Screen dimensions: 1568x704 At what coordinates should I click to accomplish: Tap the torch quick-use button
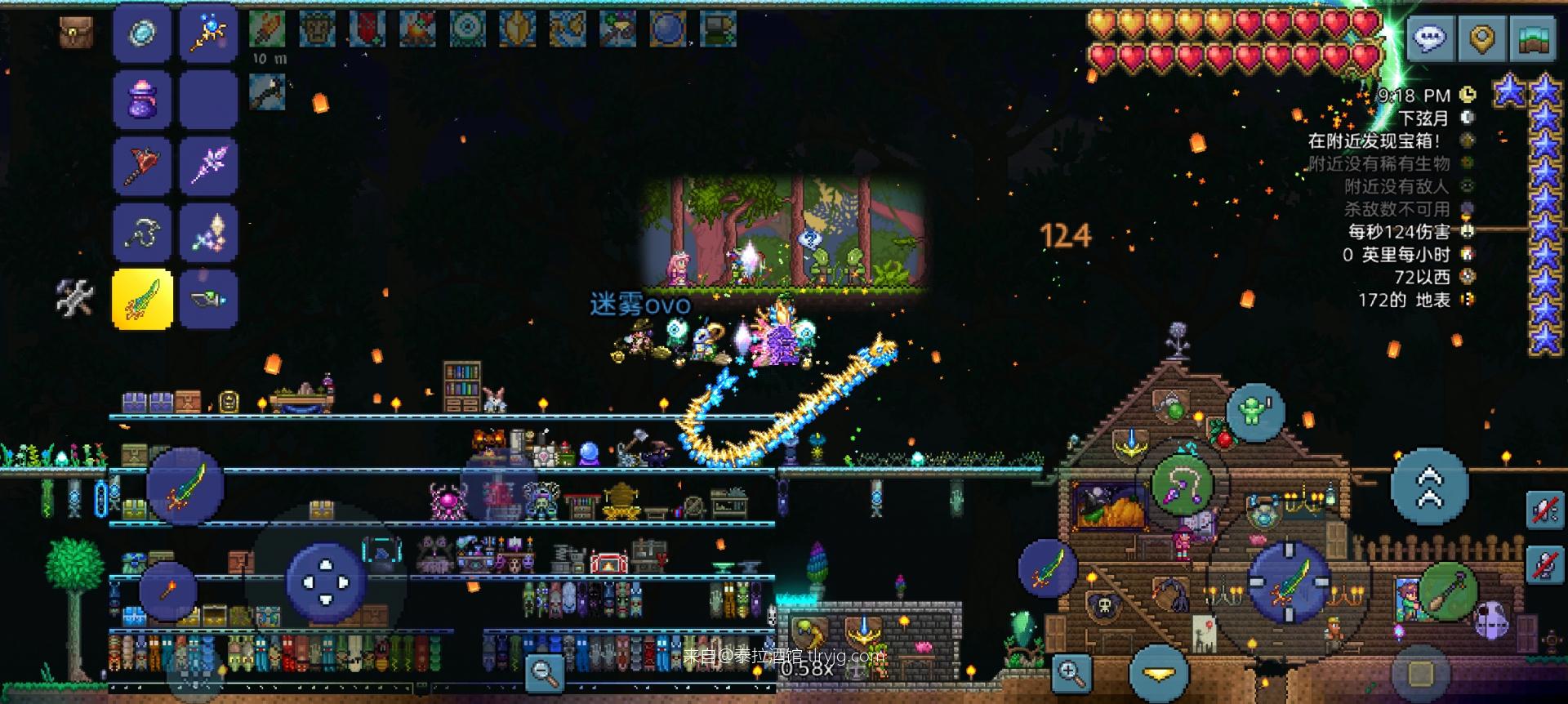point(167,590)
